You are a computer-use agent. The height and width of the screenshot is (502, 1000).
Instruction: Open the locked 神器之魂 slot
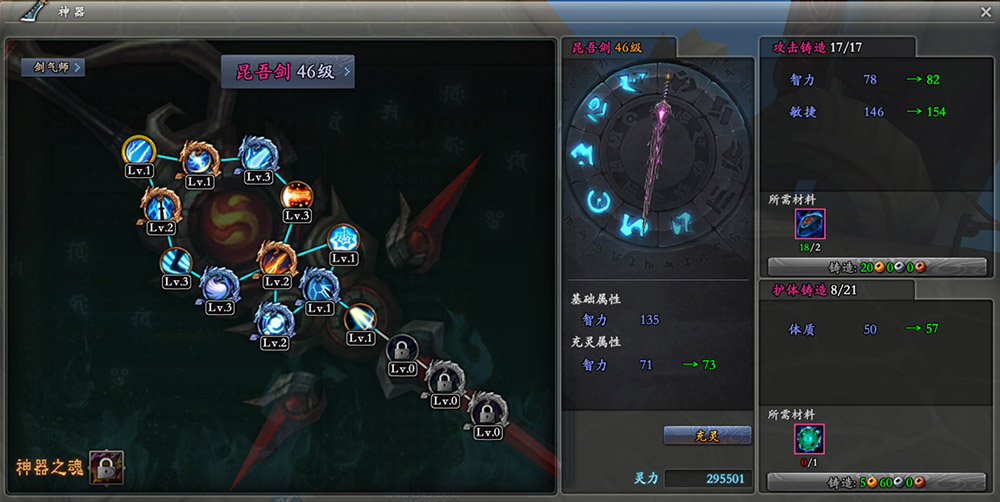point(105,466)
